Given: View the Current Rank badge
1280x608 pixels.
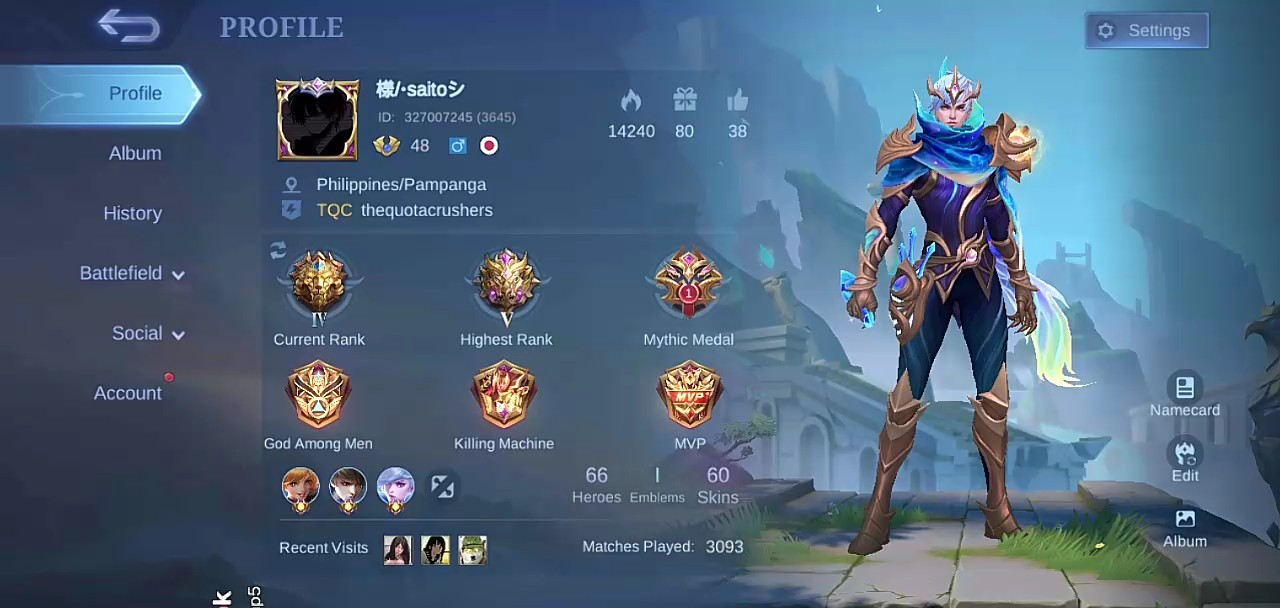Looking at the screenshot, I should (319, 288).
